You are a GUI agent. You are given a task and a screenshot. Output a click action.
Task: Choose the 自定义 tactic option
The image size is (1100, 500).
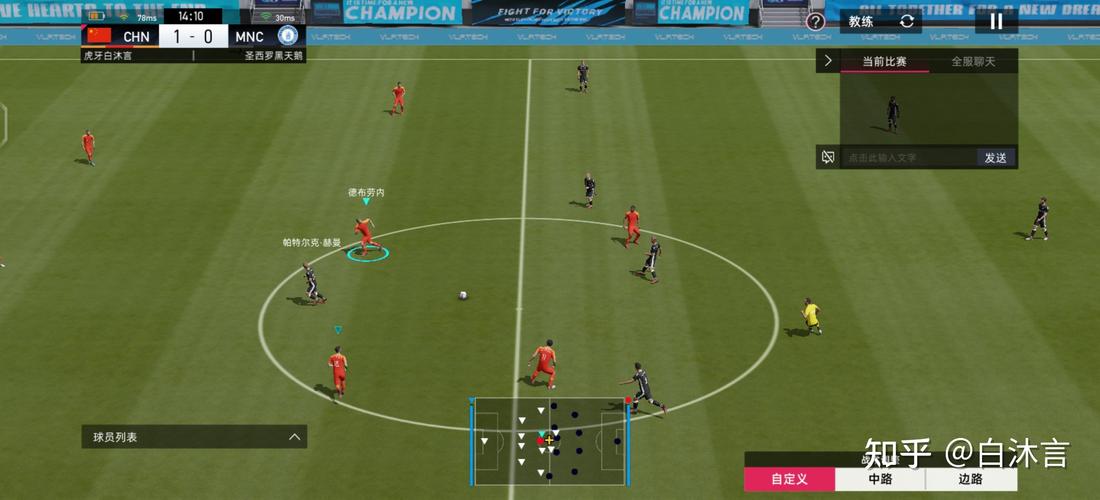[789, 479]
